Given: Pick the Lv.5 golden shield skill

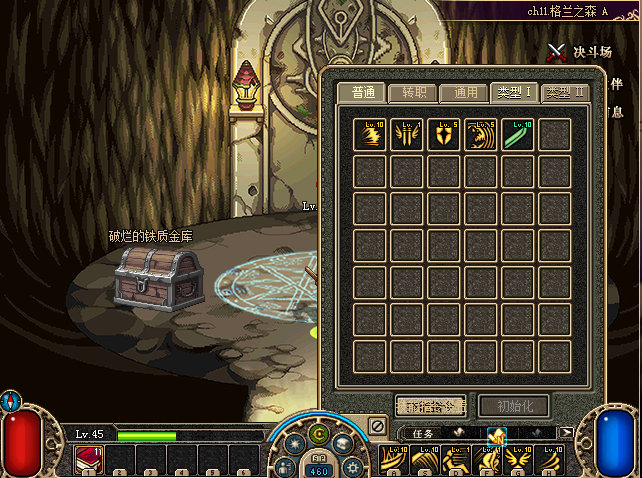Looking at the screenshot, I should [444, 135].
